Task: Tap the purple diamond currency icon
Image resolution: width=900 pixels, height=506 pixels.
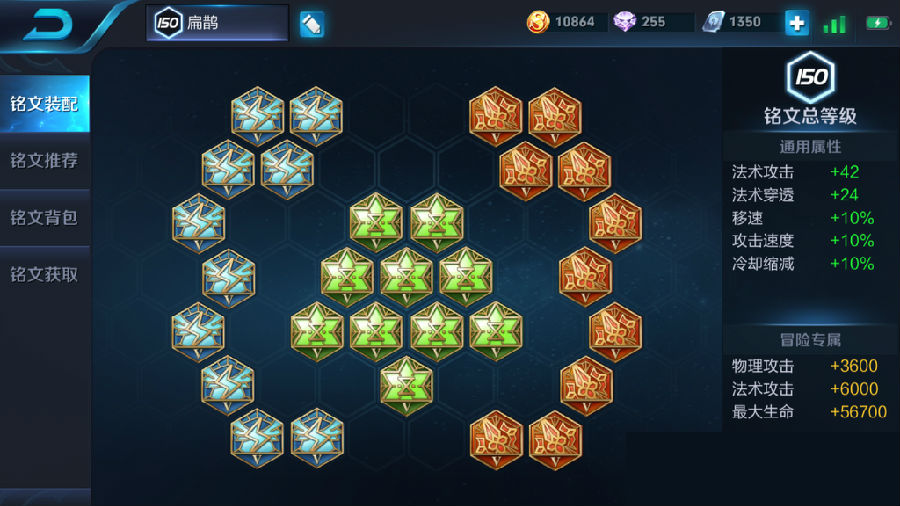Action: (x=625, y=22)
